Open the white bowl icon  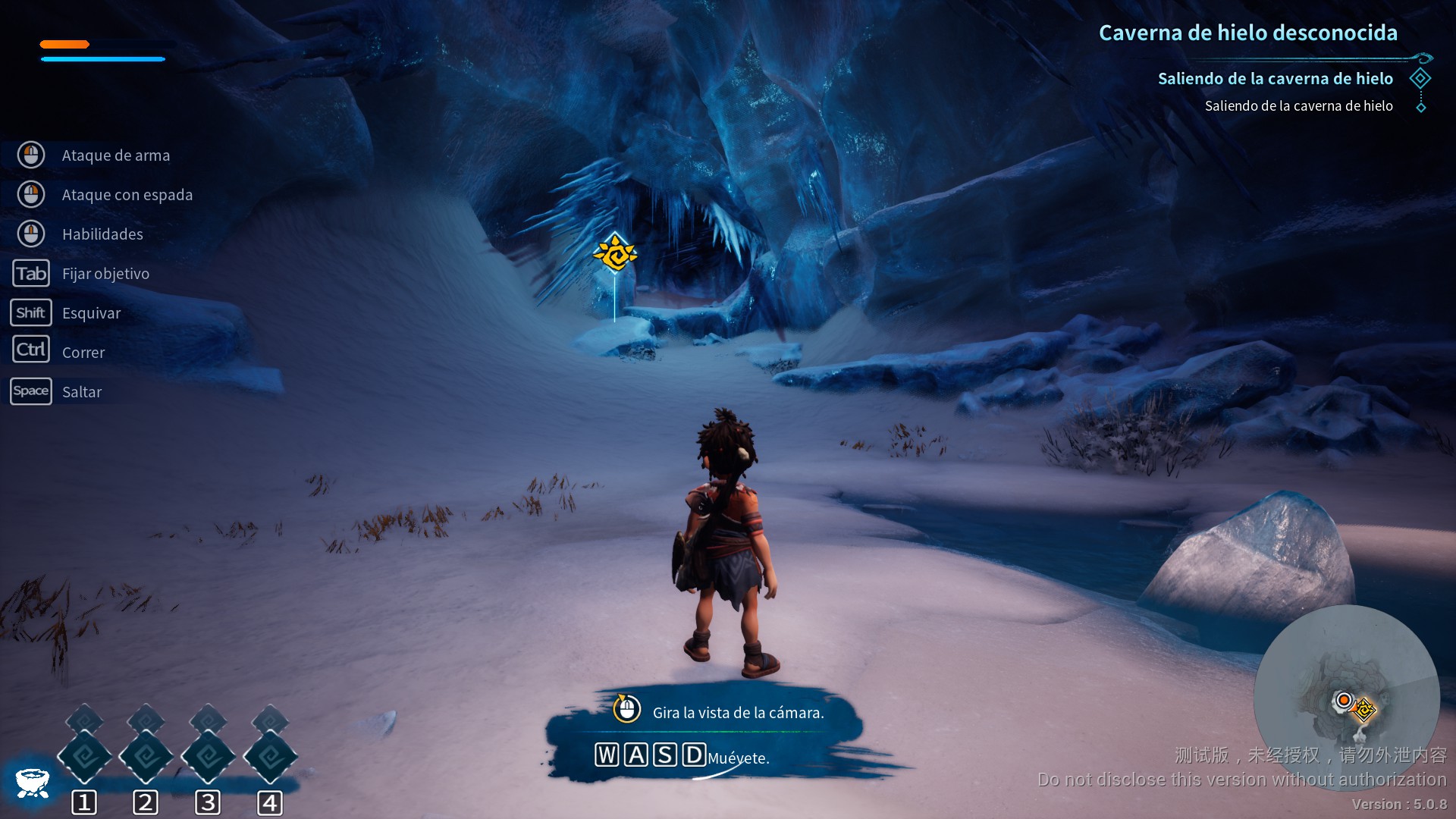click(x=32, y=782)
